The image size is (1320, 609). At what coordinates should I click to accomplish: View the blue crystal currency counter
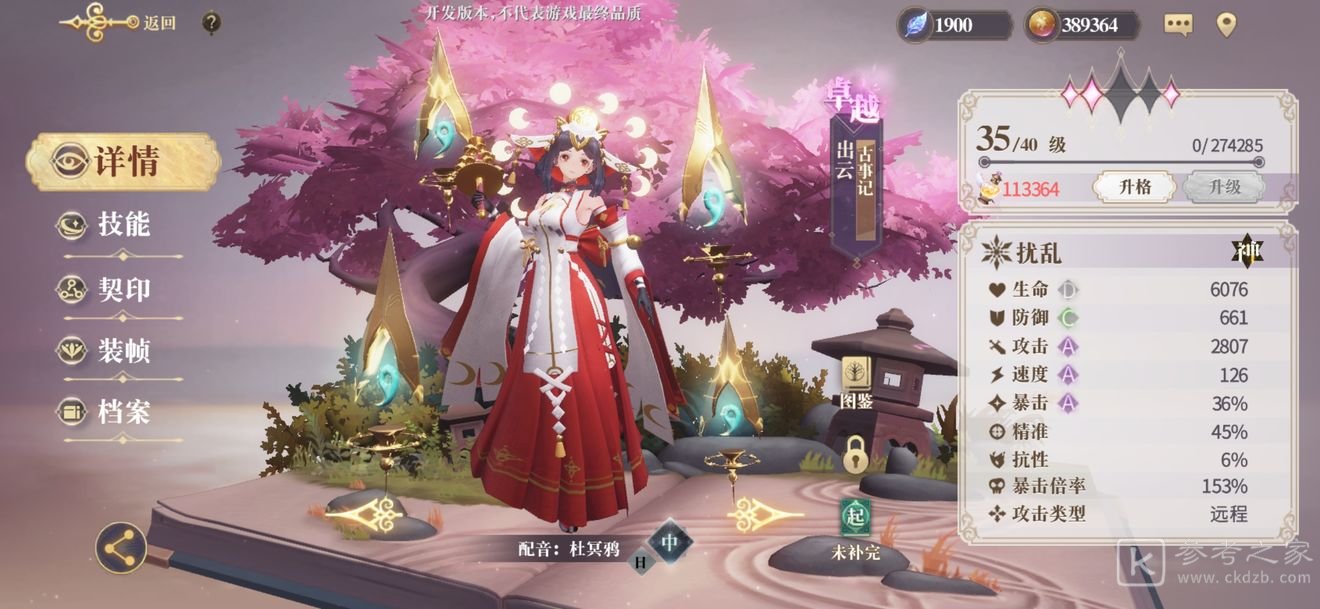(953, 25)
